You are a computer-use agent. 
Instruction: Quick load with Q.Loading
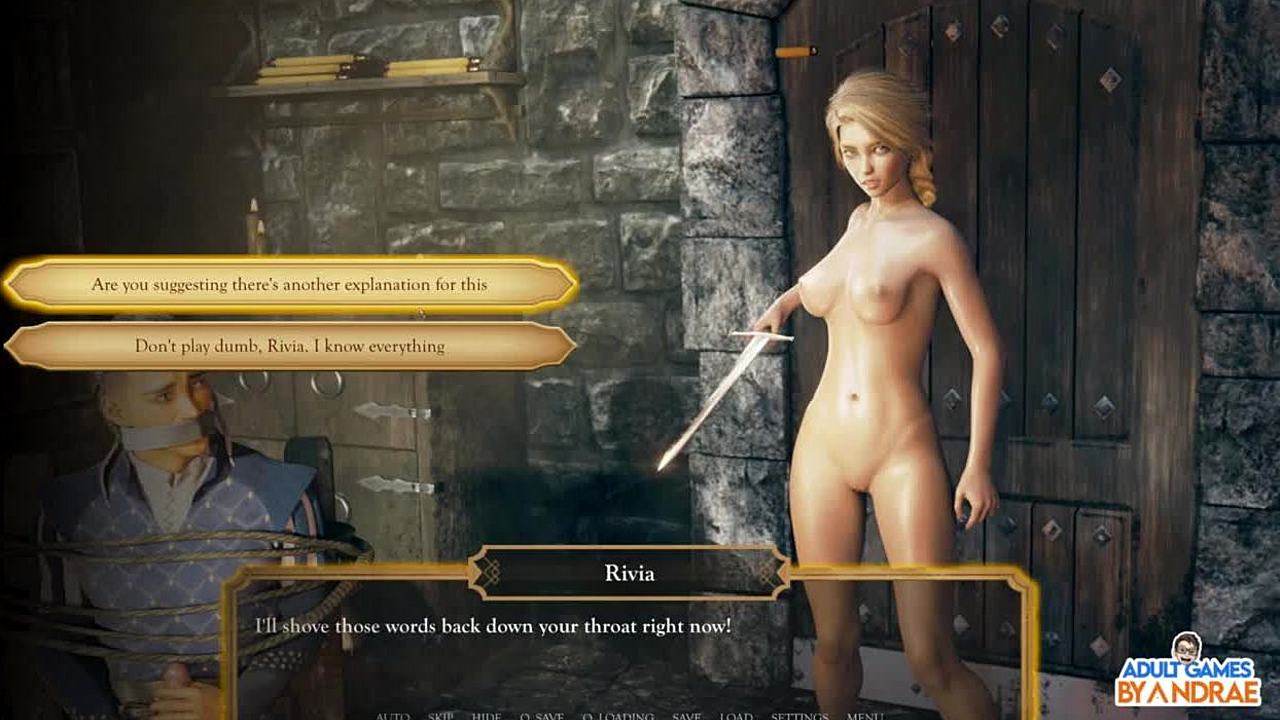tap(617, 716)
